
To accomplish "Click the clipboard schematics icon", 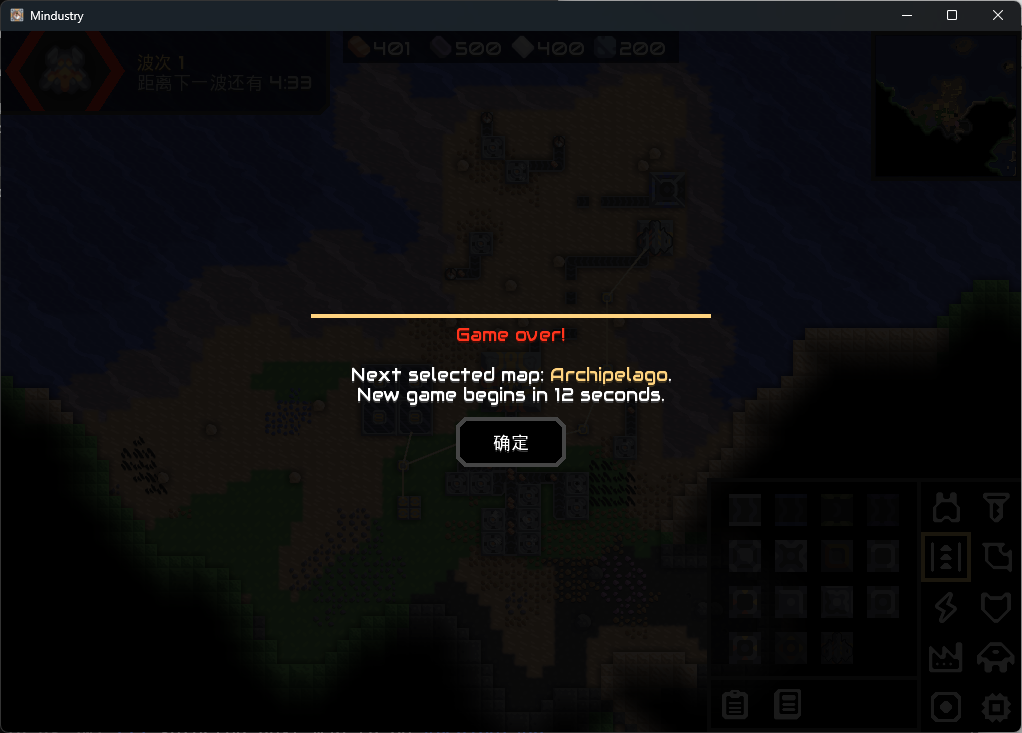I will coord(735,705).
